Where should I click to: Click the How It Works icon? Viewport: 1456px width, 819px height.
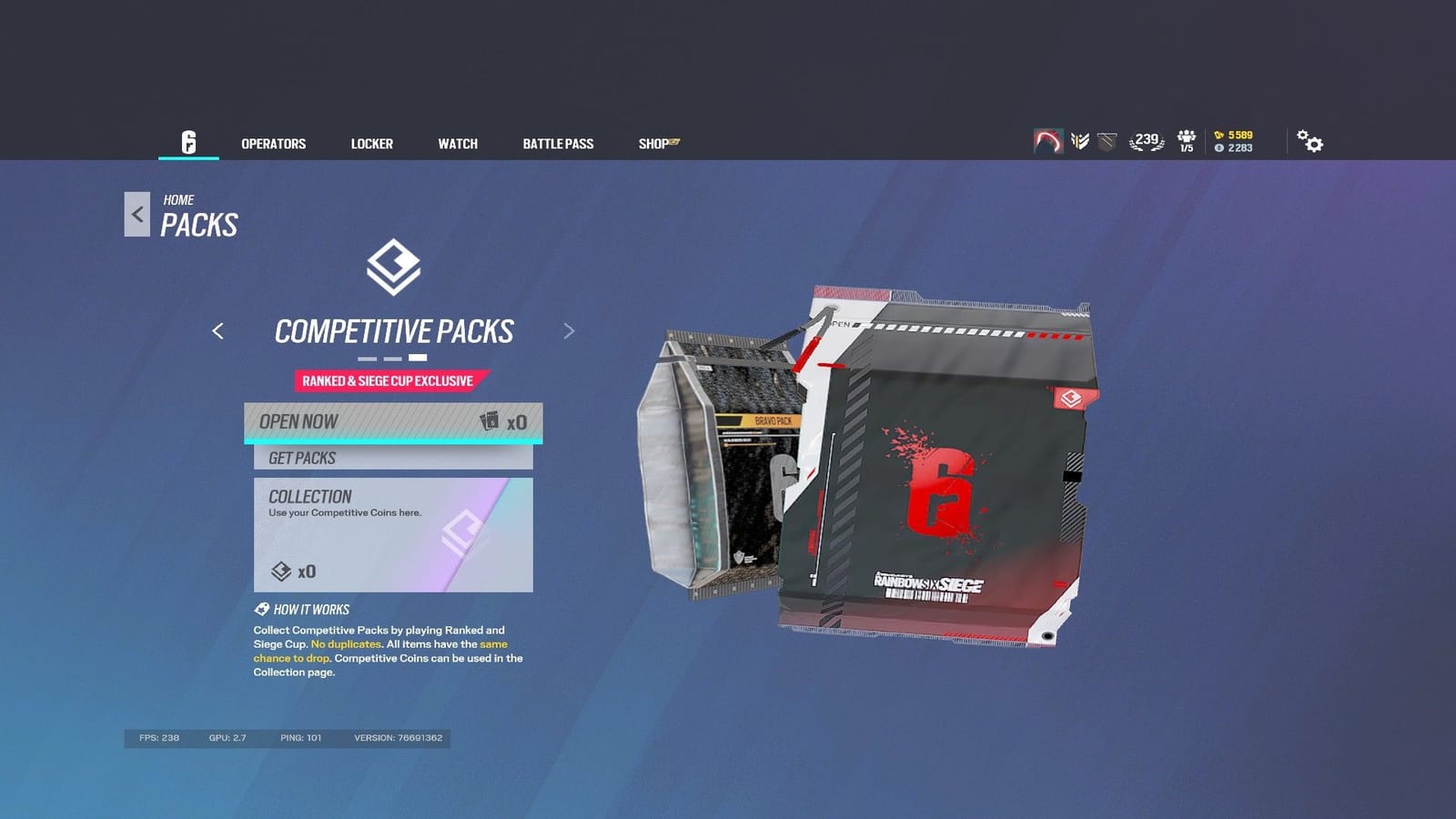[x=259, y=609]
